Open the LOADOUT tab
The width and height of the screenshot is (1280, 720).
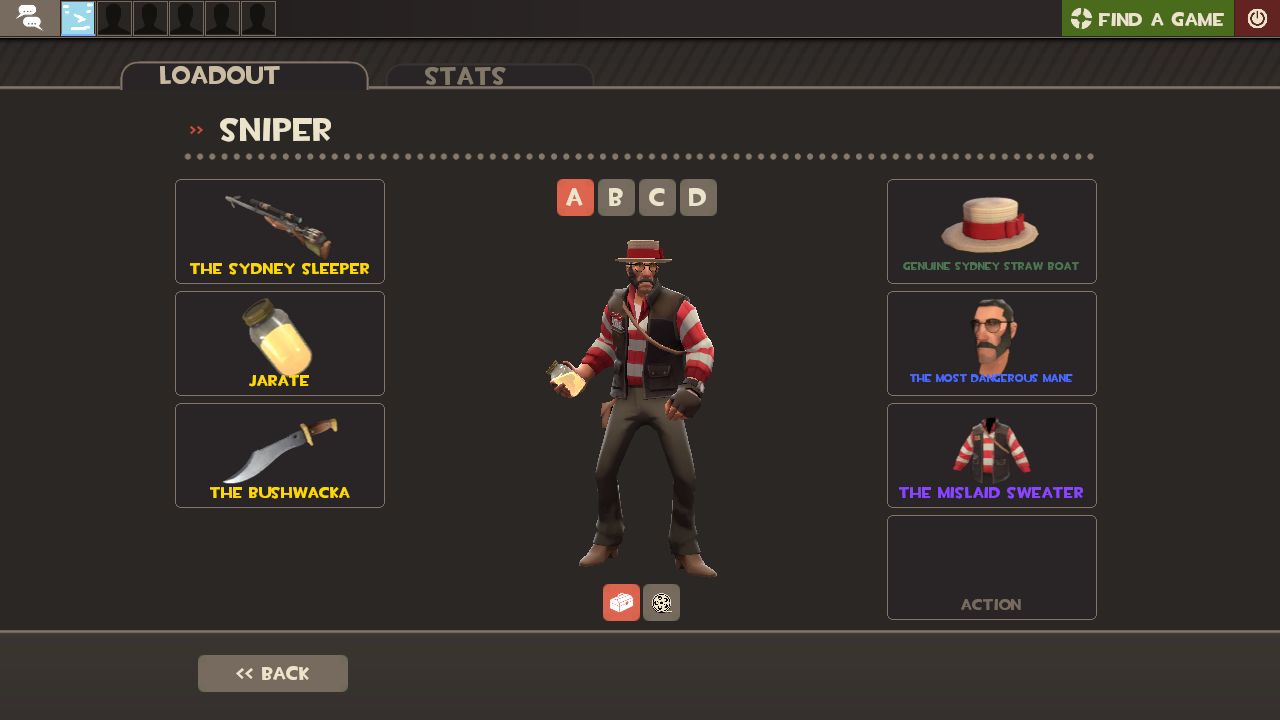click(219, 76)
